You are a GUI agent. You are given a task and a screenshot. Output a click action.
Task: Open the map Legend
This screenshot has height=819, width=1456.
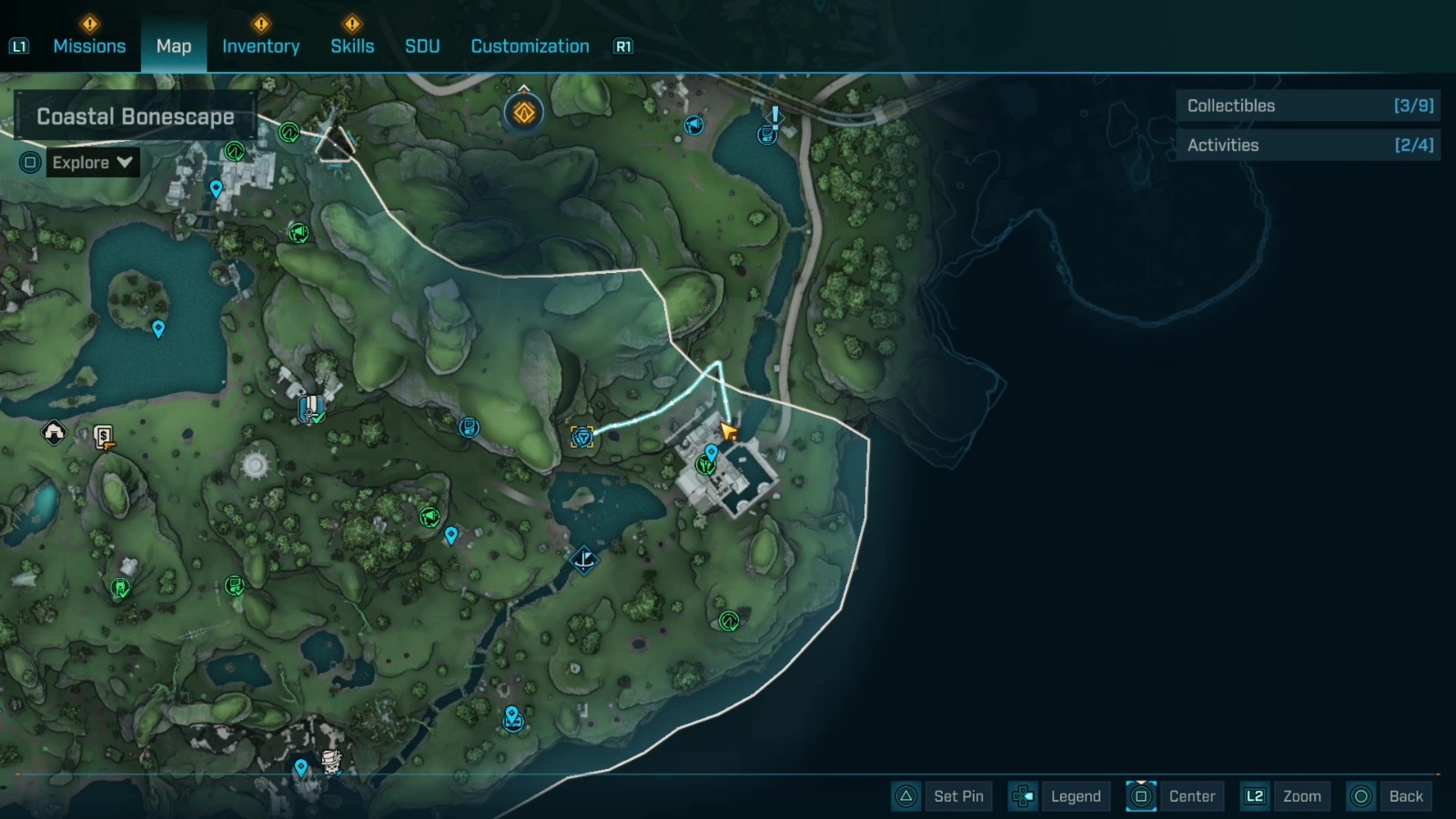click(1074, 796)
